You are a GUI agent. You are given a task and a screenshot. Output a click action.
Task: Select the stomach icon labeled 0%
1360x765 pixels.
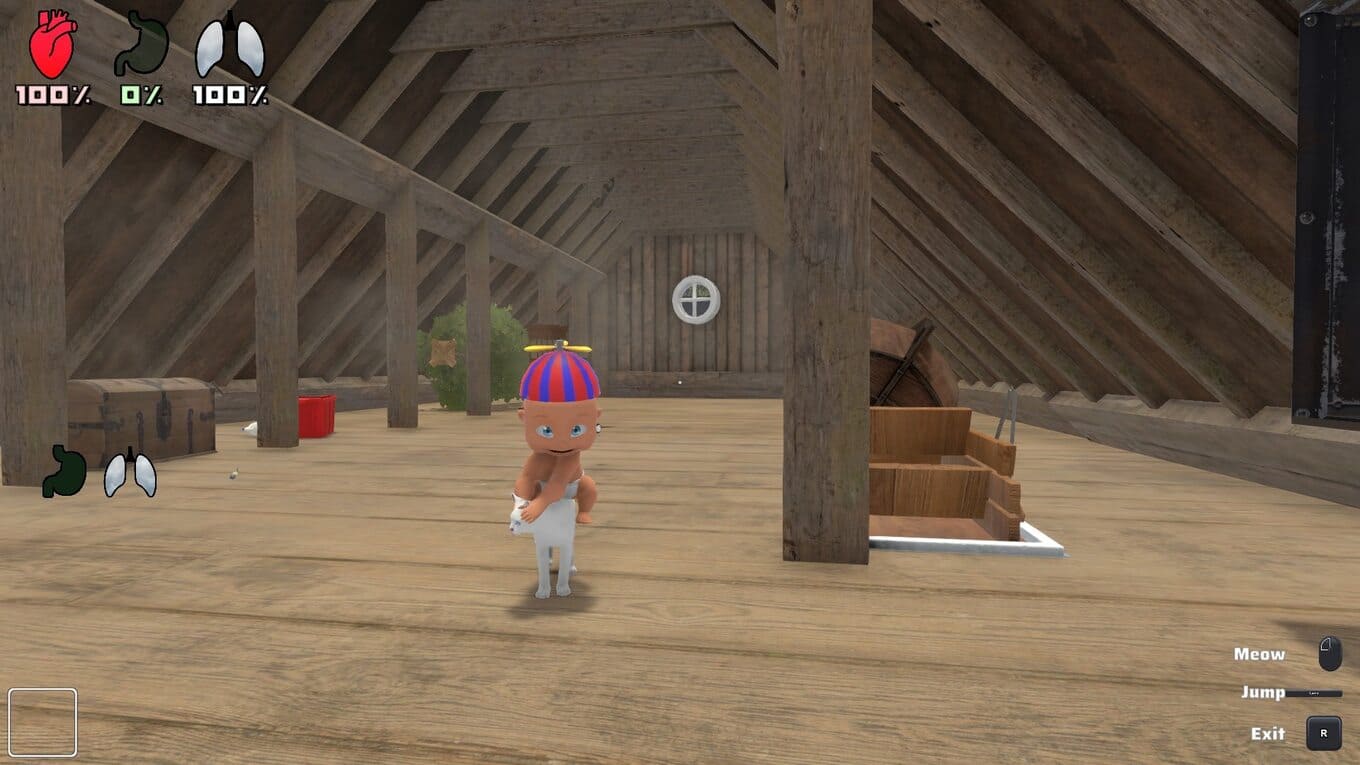141,45
